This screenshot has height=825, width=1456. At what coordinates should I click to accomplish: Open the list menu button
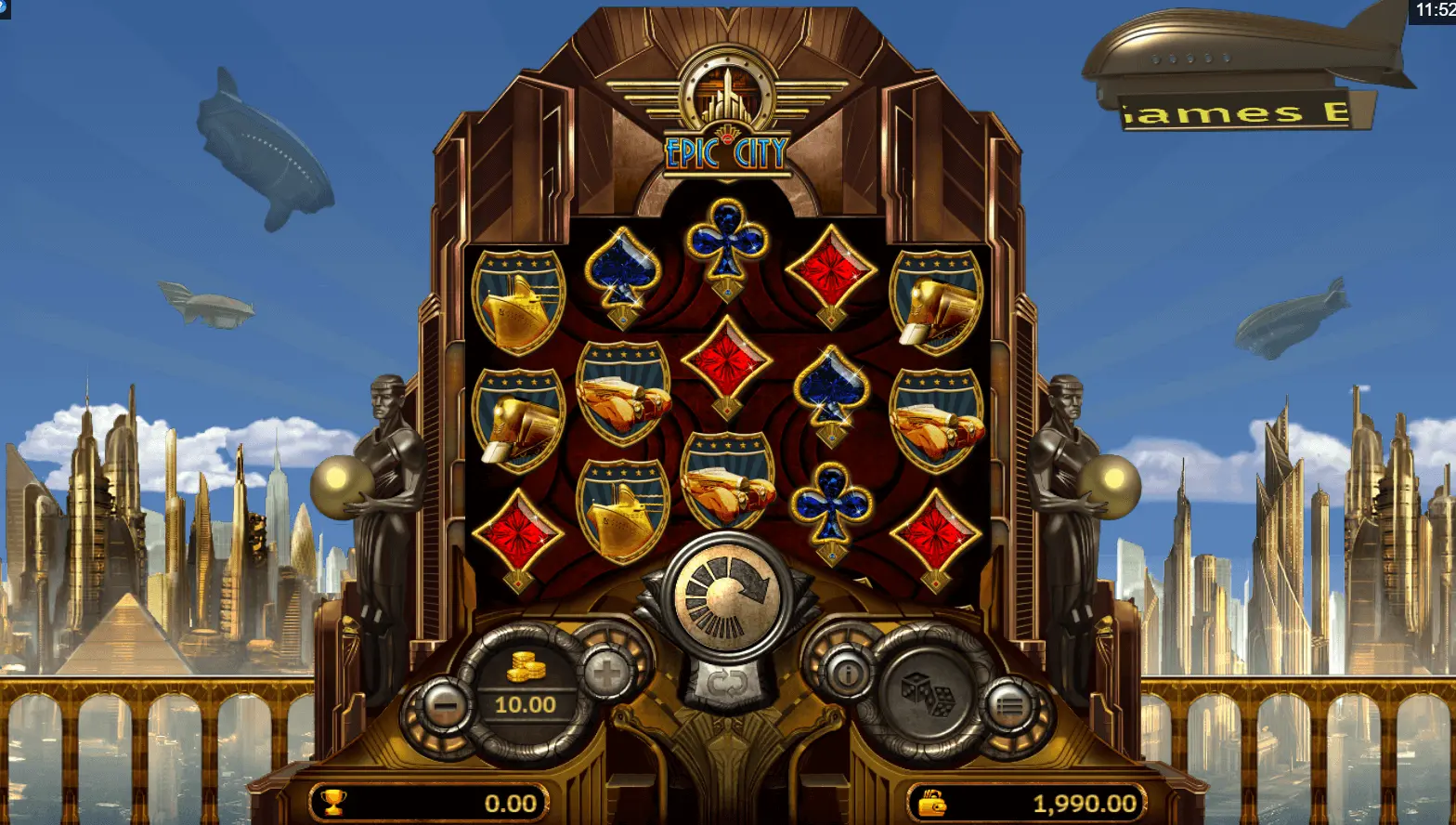coord(1009,708)
